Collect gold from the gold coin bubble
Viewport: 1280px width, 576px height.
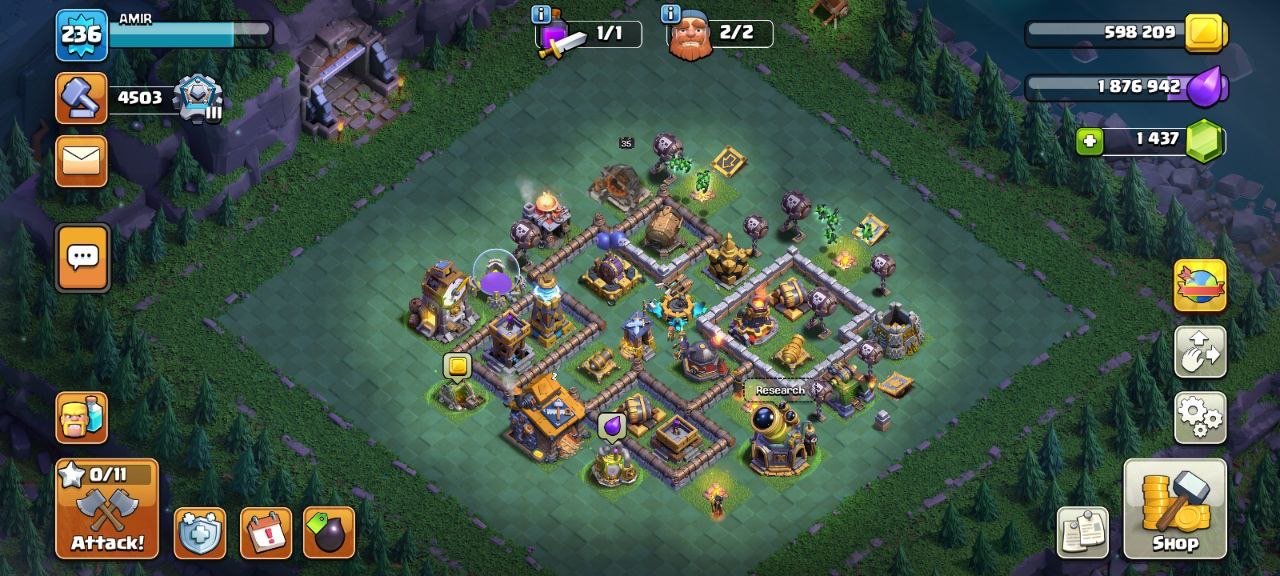click(x=457, y=367)
